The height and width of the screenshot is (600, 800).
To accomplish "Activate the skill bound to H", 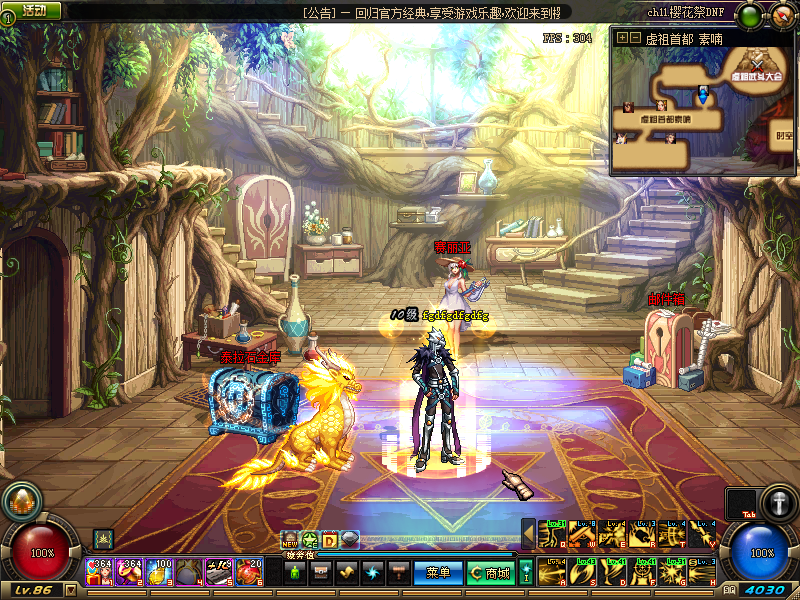I will [x=702, y=574].
